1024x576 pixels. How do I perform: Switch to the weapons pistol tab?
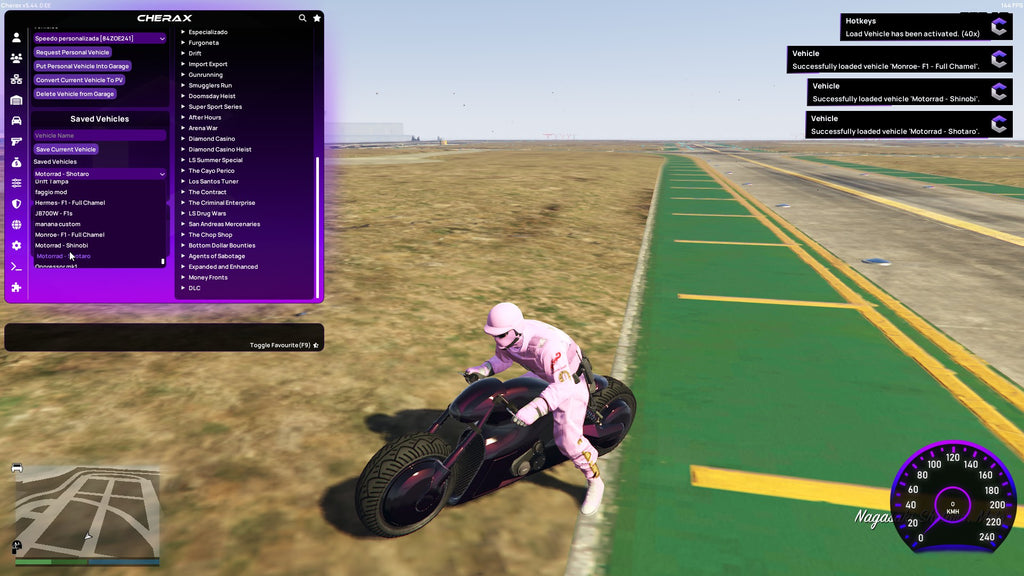point(16,141)
